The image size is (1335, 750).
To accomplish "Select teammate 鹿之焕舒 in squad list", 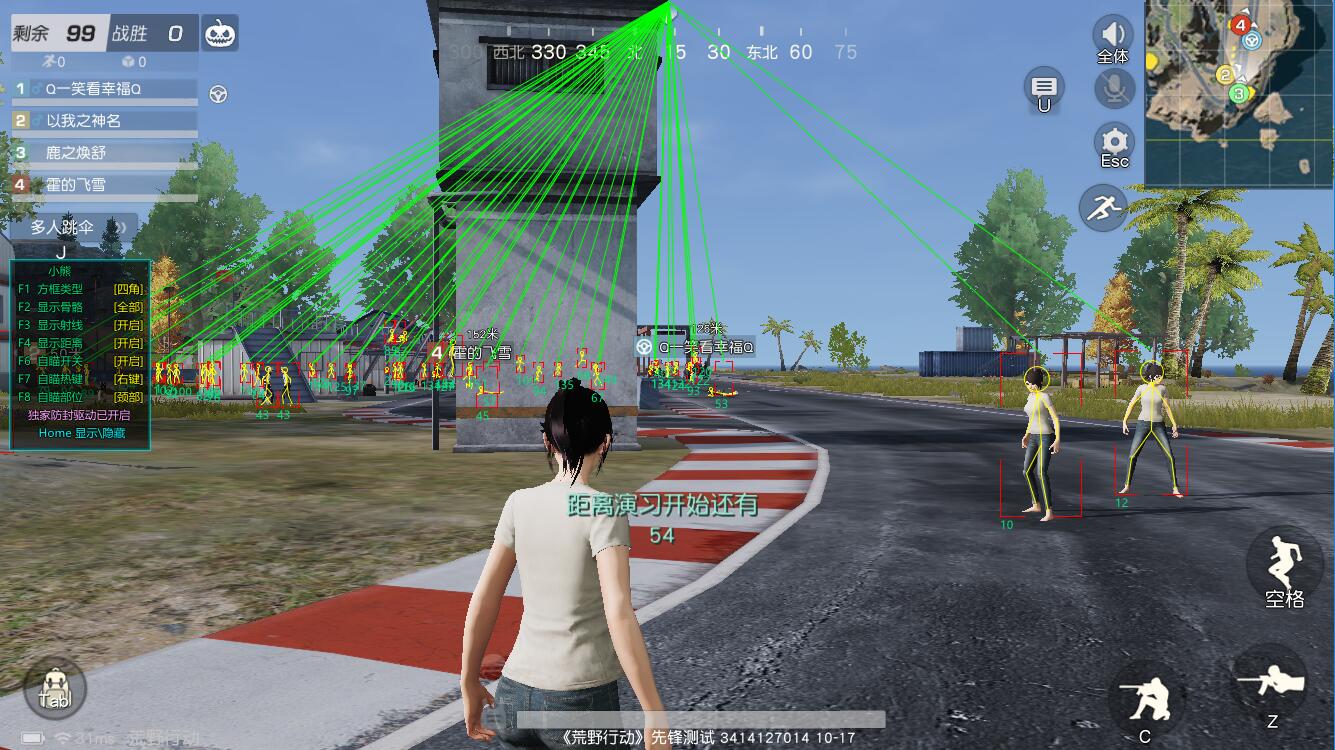I will pyautogui.click(x=105, y=153).
